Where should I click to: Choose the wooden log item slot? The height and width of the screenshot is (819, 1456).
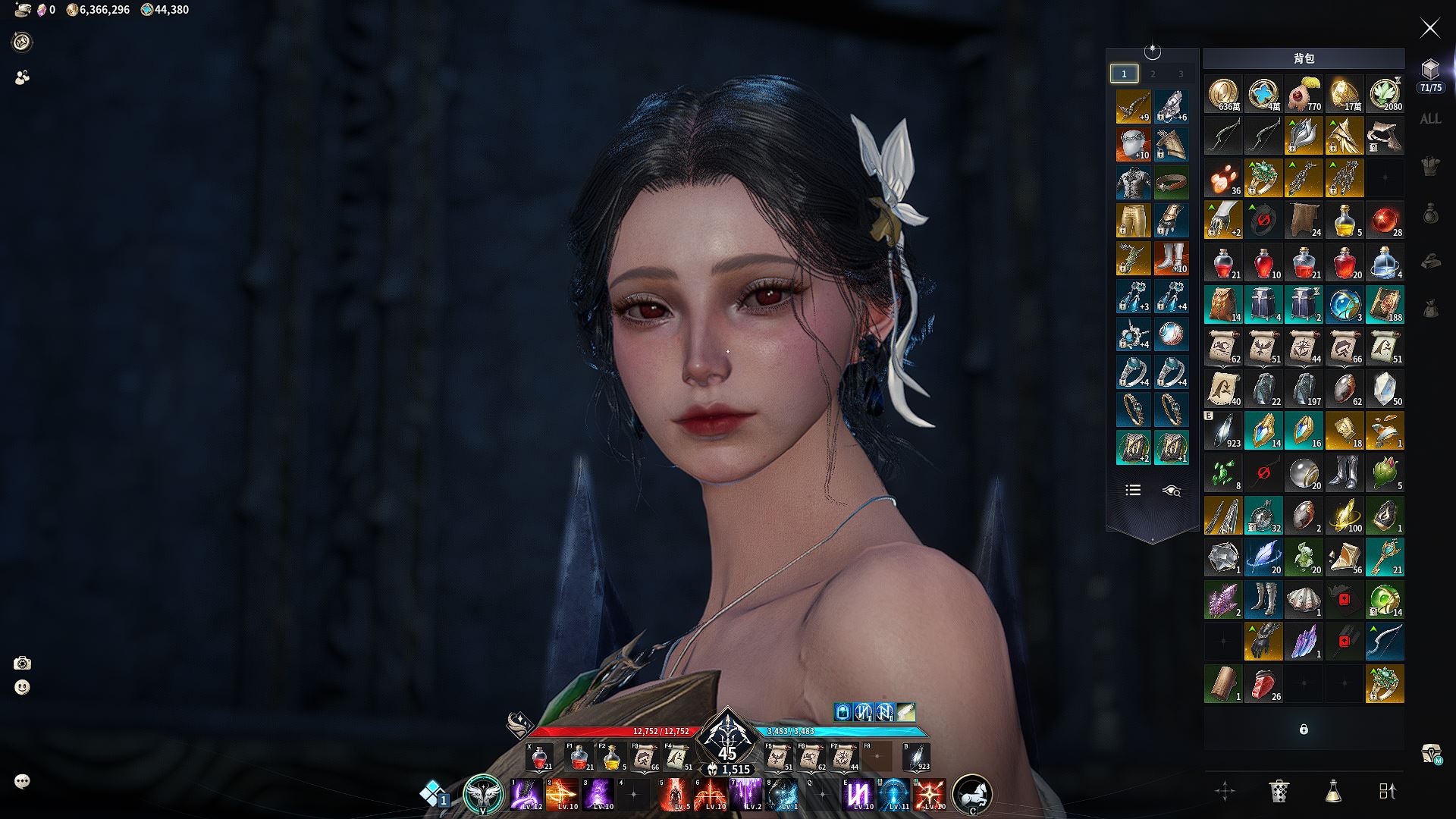tap(1222, 684)
